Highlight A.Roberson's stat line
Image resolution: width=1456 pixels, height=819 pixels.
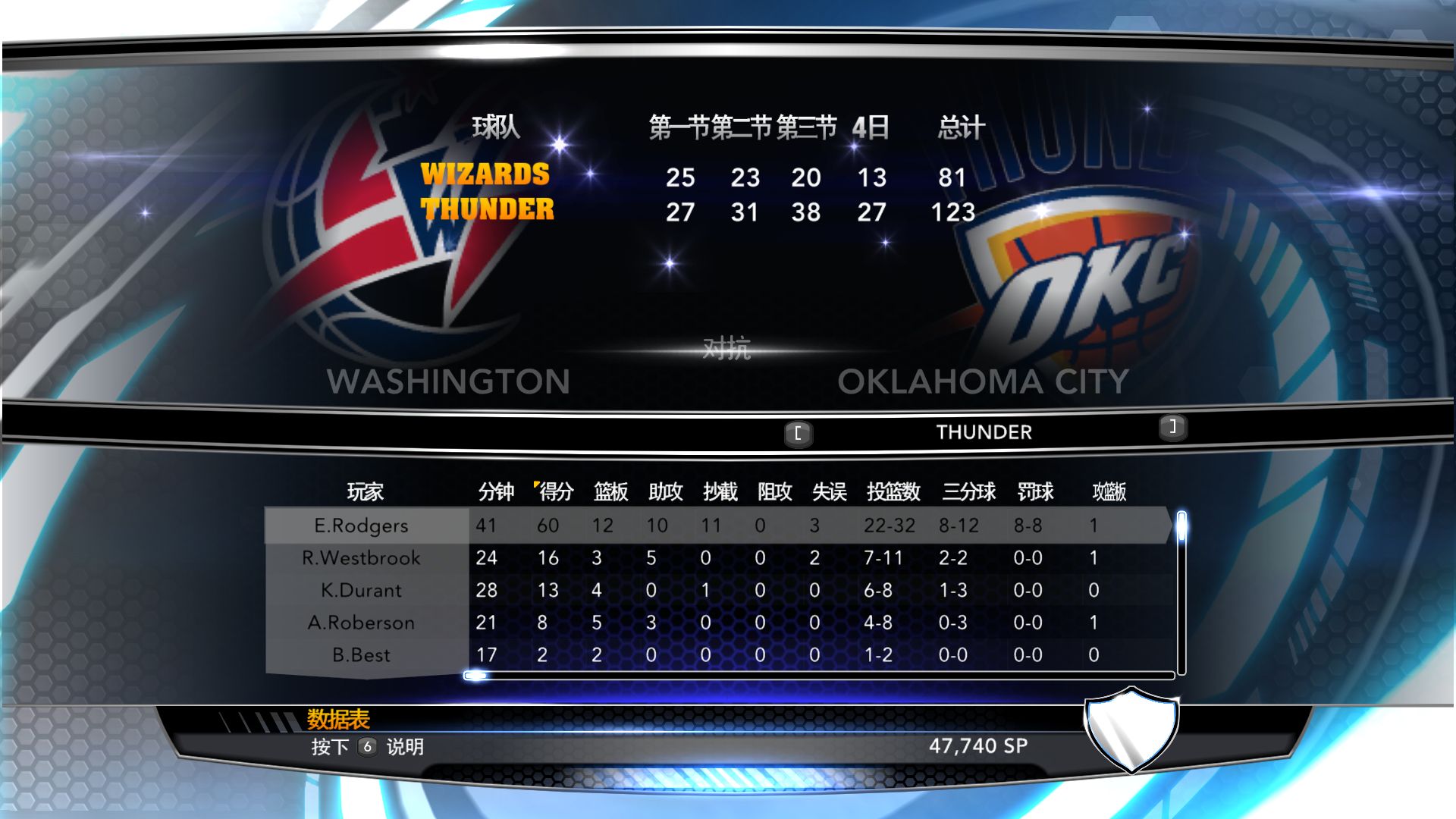[x=361, y=623]
